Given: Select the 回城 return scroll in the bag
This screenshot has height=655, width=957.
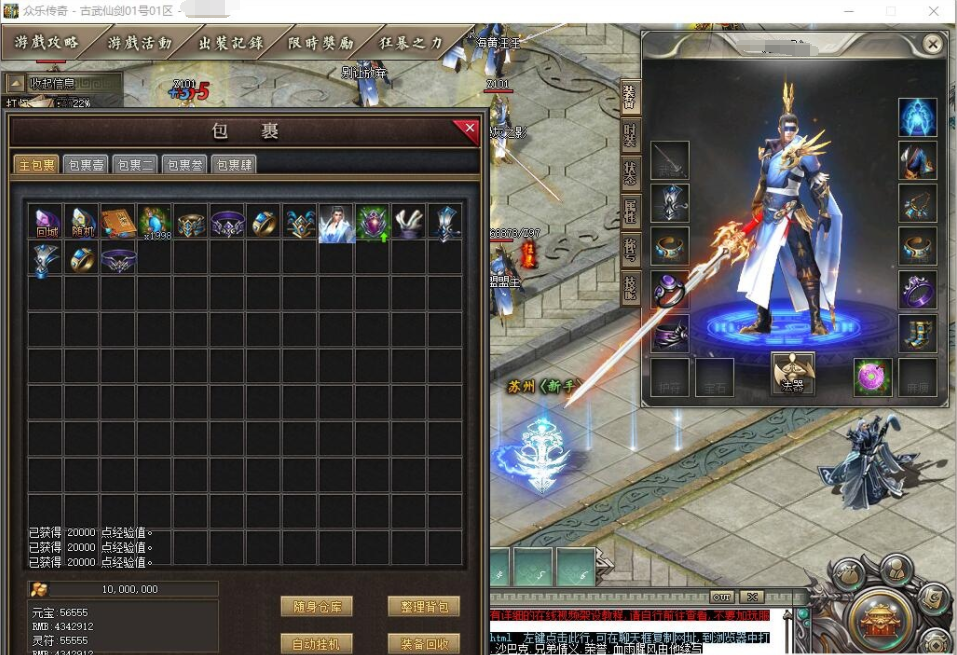Looking at the screenshot, I should (x=46, y=223).
